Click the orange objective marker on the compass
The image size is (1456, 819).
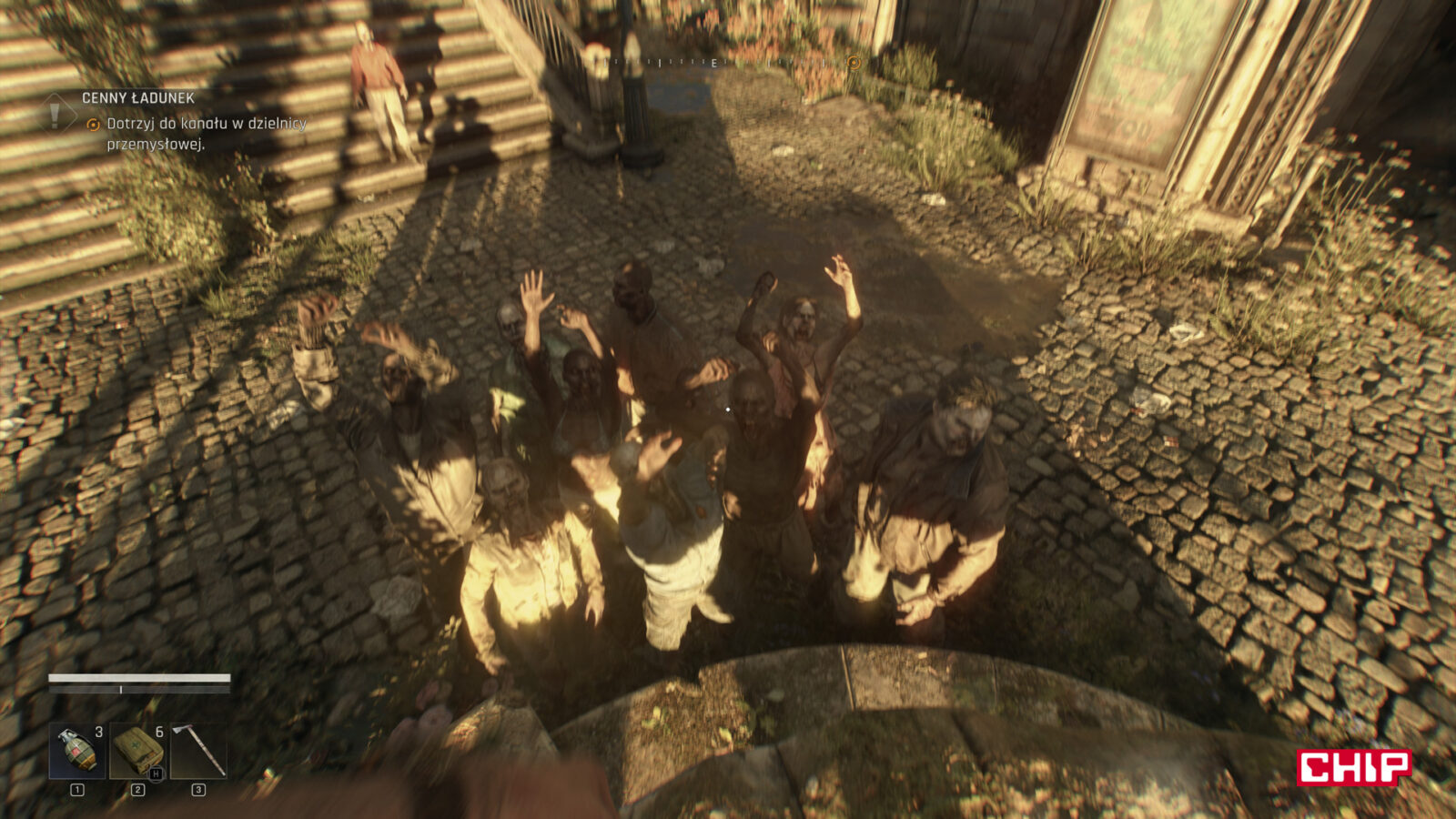(x=854, y=62)
